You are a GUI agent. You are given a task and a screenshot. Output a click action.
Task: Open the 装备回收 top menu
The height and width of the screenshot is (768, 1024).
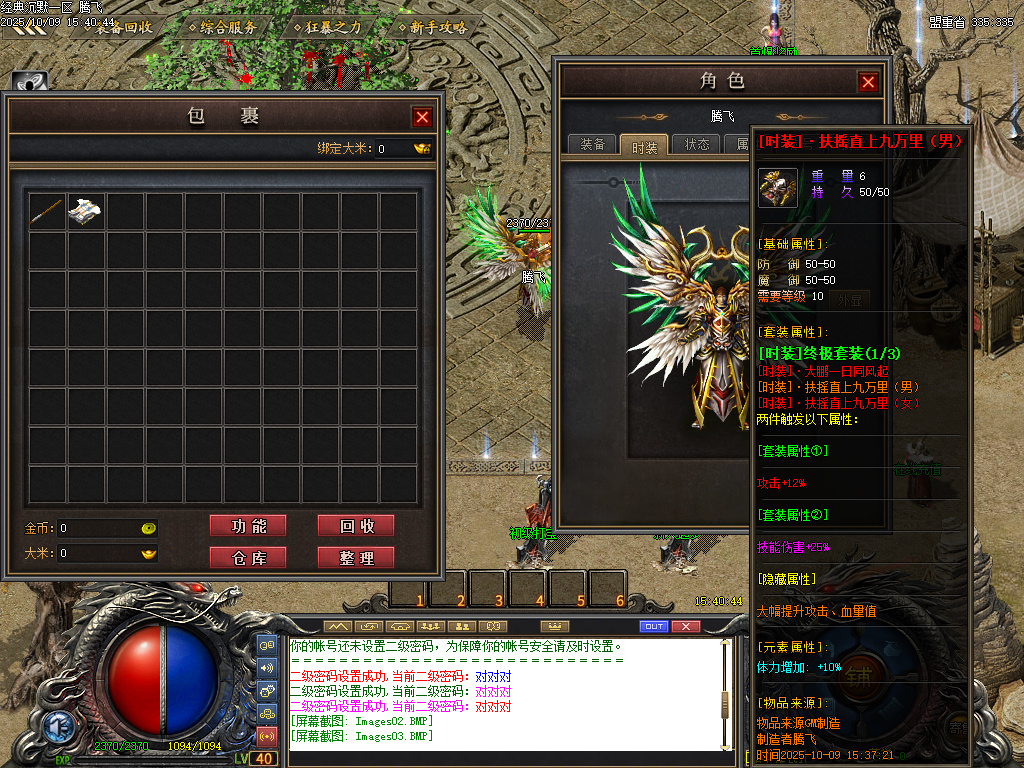click(125, 28)
